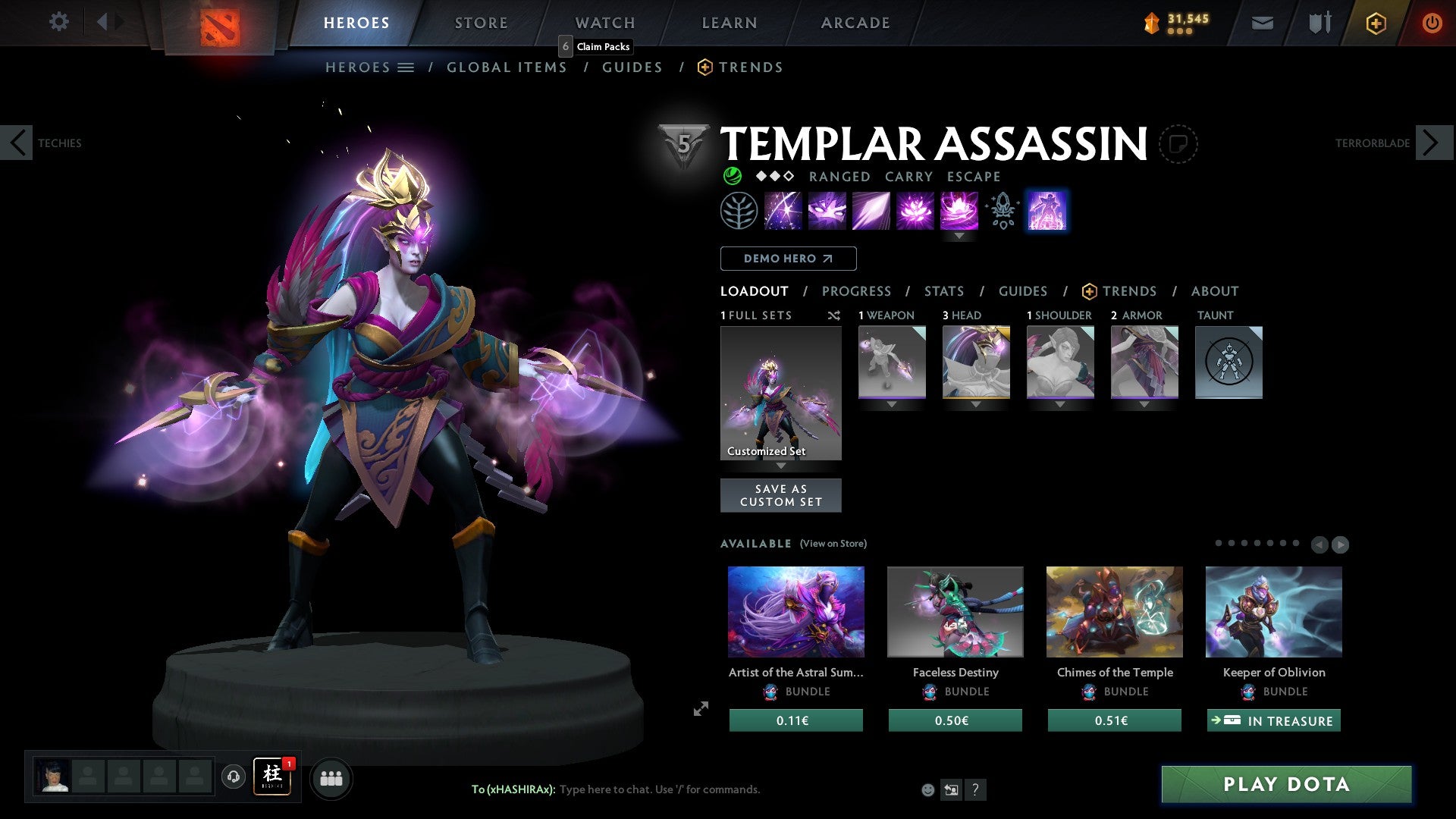1456x819 pixels.
Task: Expand the Shoulder slot dropdown arrow
Action: 1060,404
